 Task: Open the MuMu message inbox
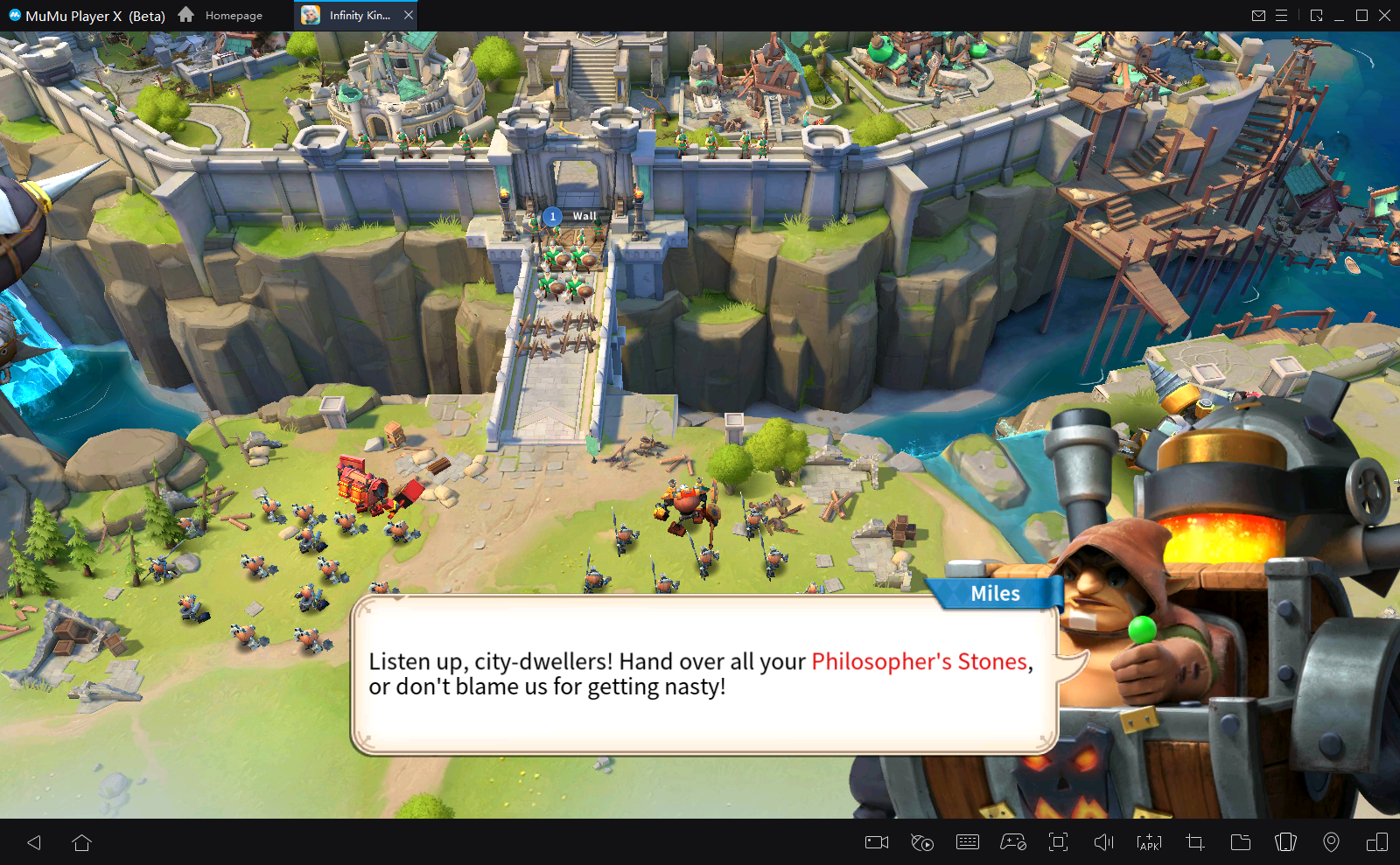click(x=1257, y=15)
